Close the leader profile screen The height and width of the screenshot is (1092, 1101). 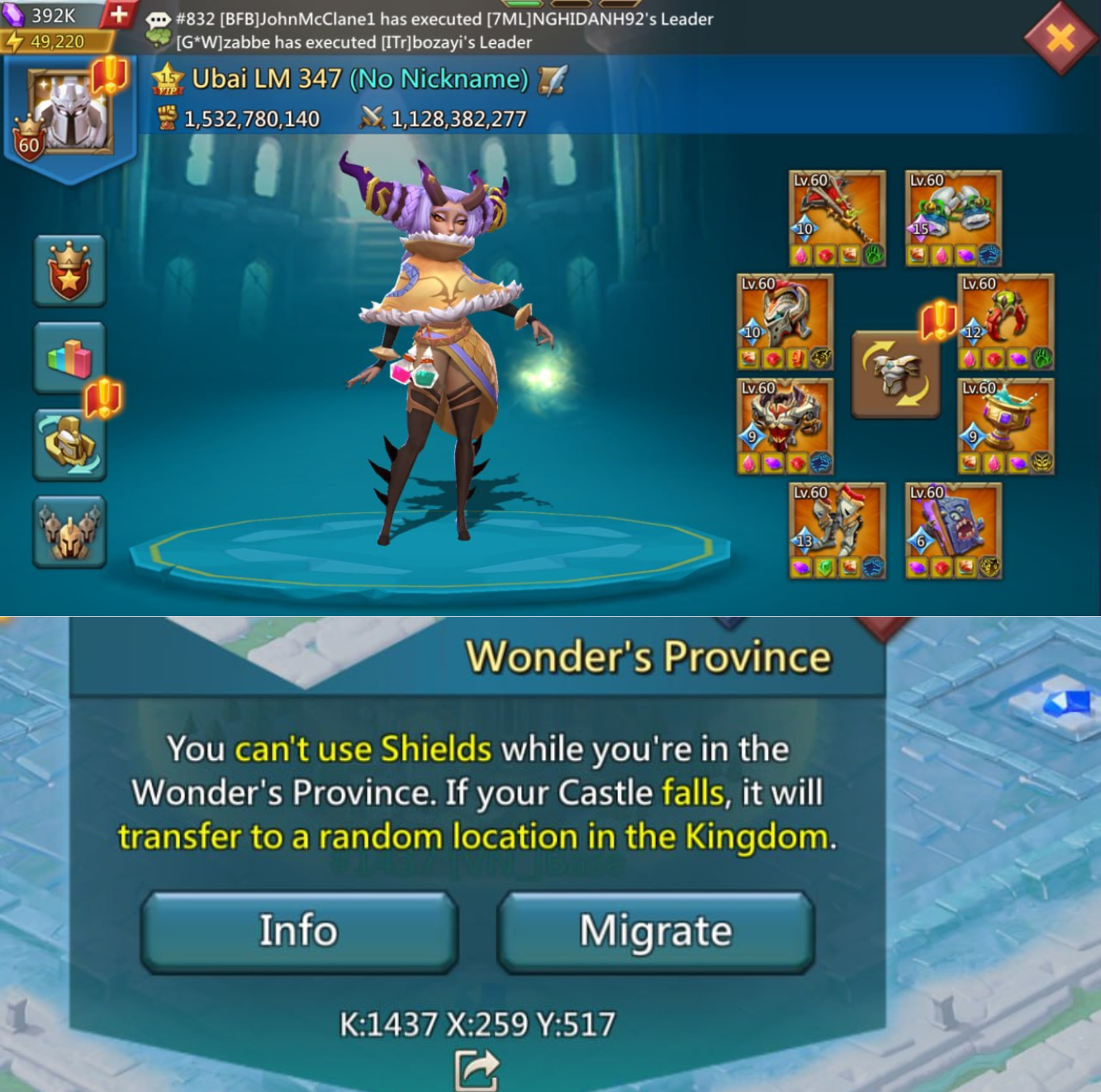[x=1061, y=37]
